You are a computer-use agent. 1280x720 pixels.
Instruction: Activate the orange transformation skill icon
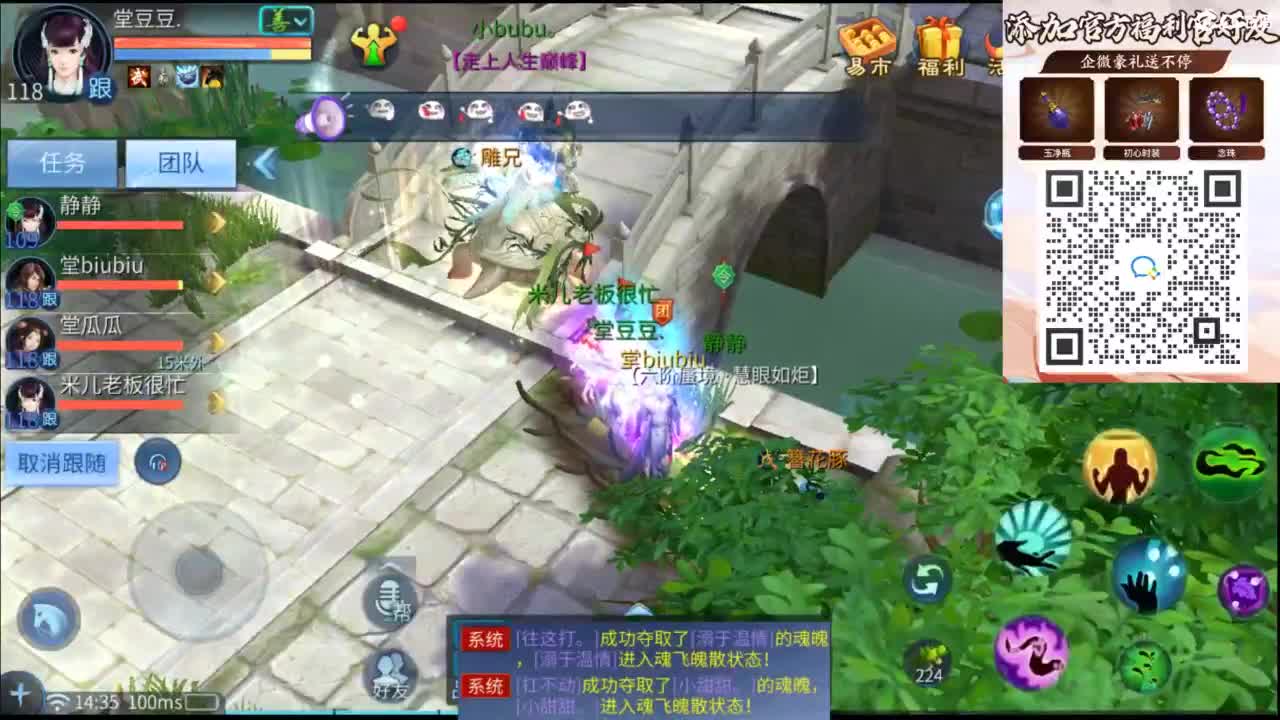[x=1121, y=466]
